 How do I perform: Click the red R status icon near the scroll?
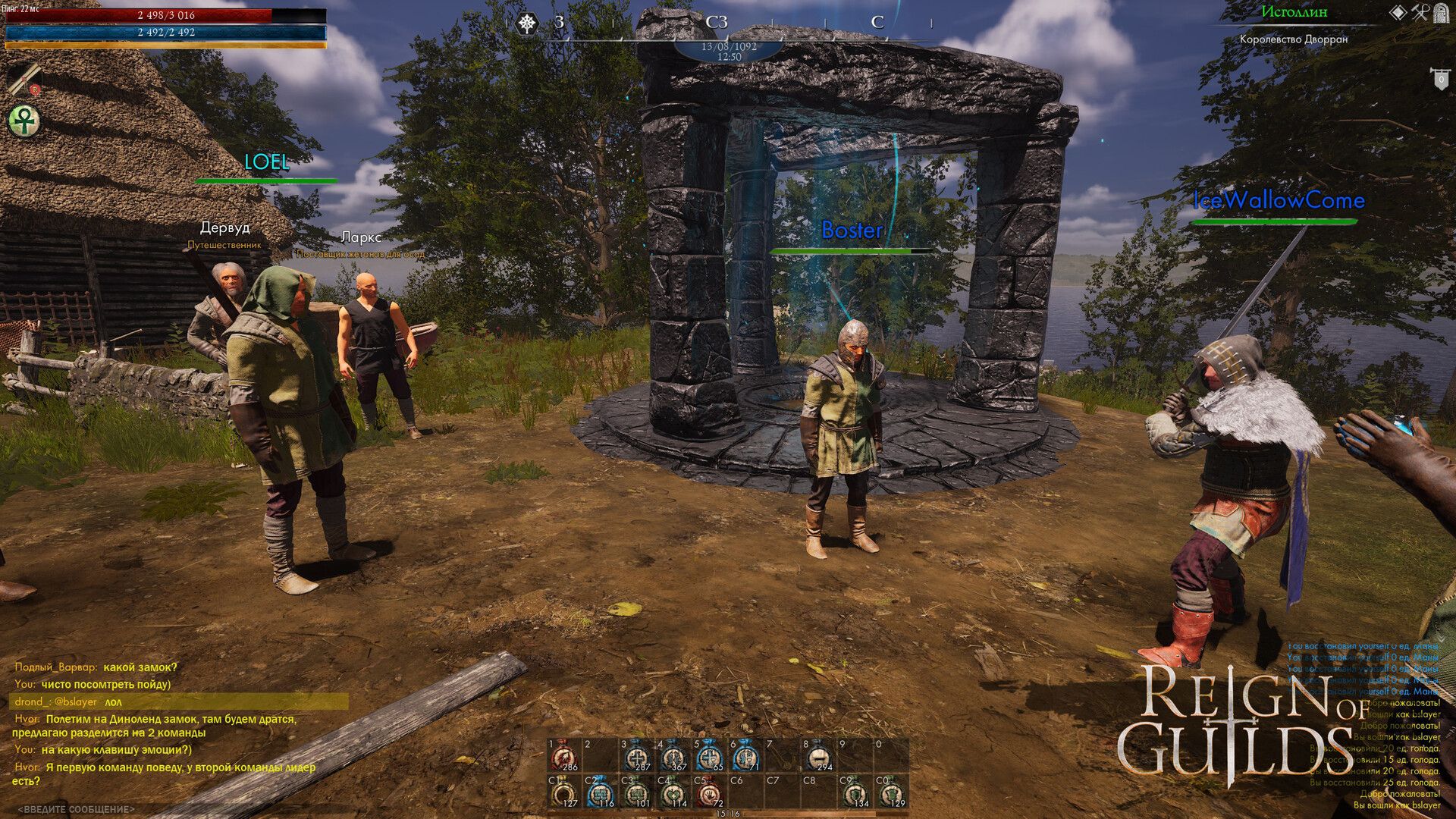(35, 89)
